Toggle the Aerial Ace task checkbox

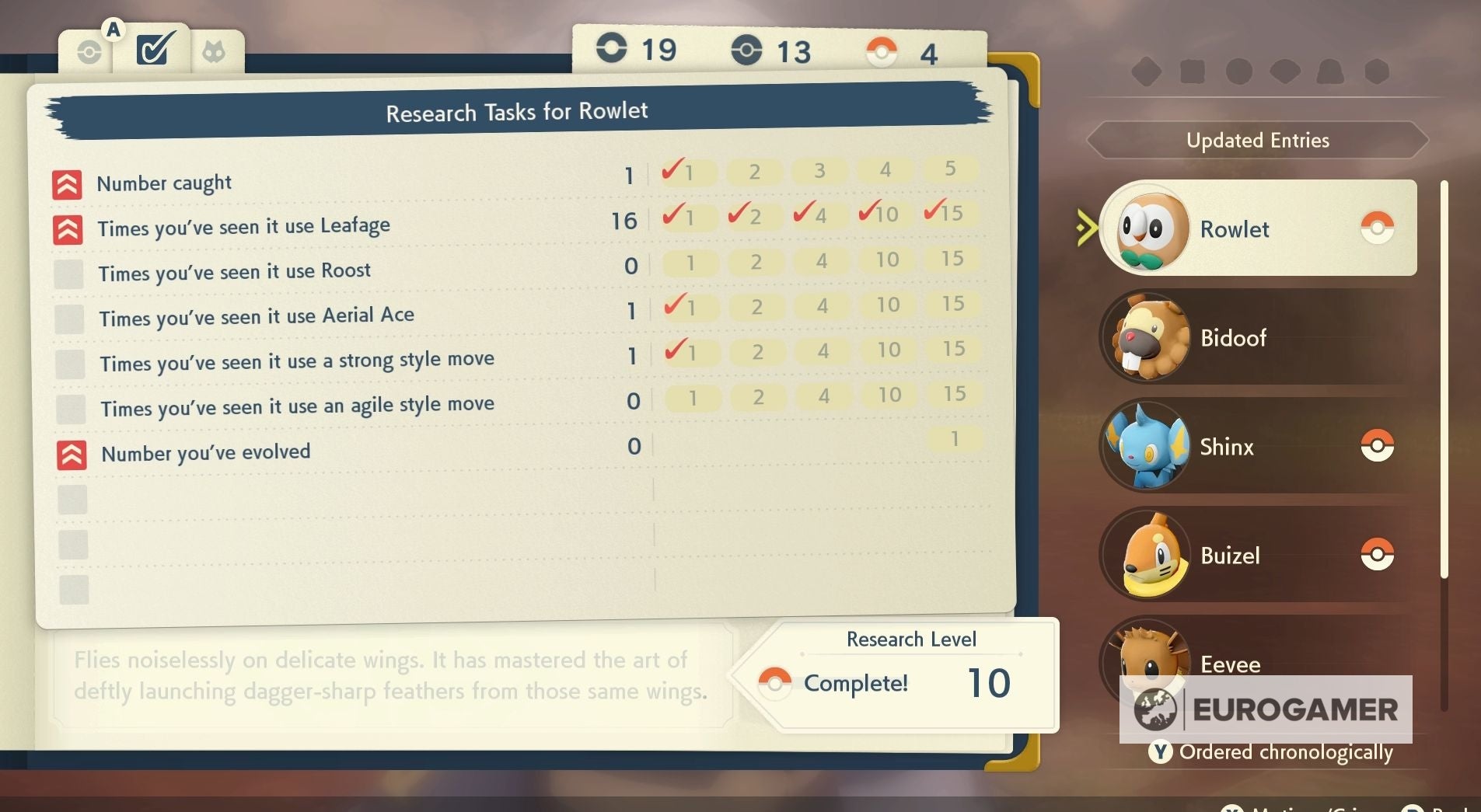tap(69, 319)
